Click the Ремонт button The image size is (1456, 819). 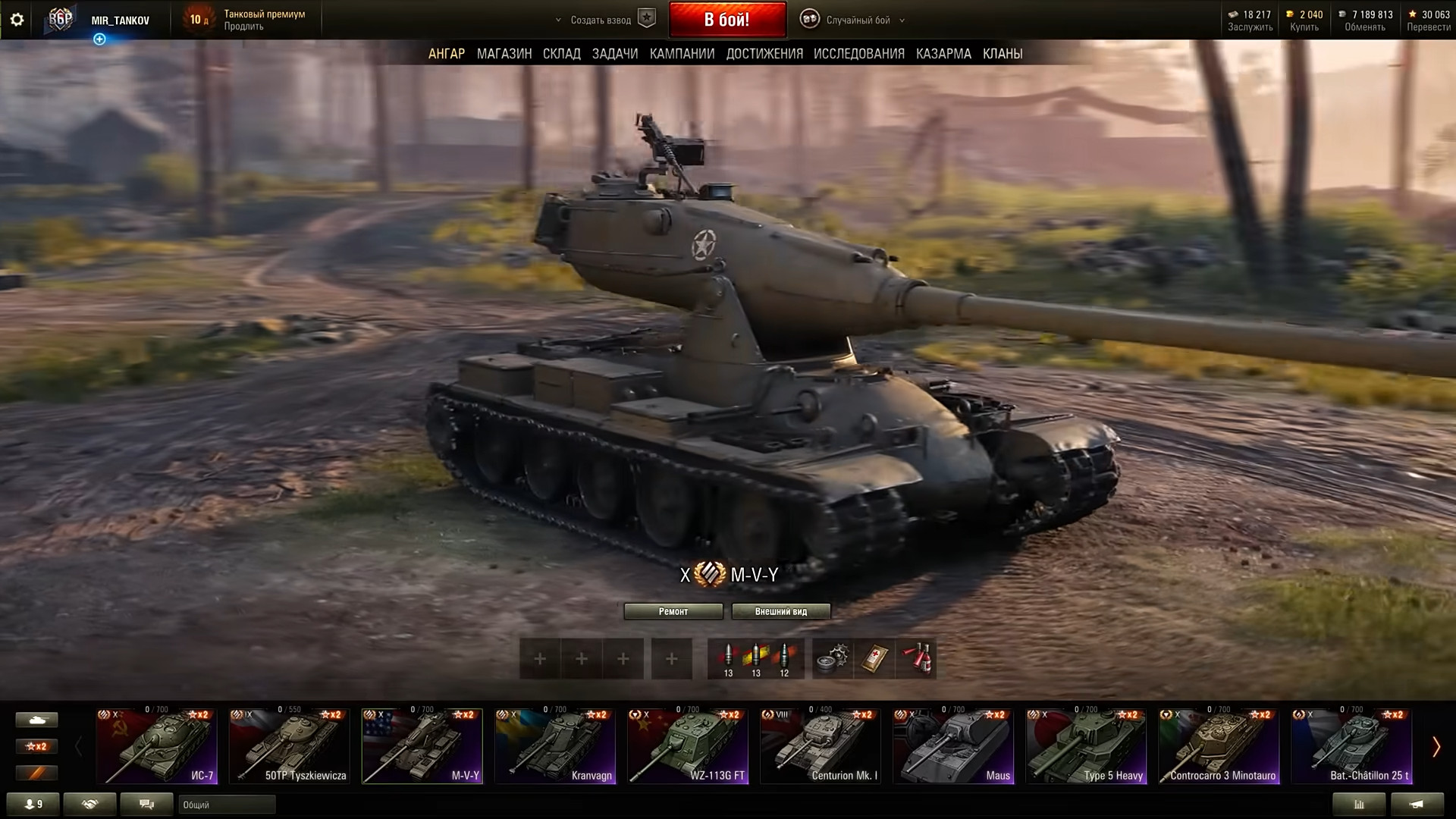(673, 611)
